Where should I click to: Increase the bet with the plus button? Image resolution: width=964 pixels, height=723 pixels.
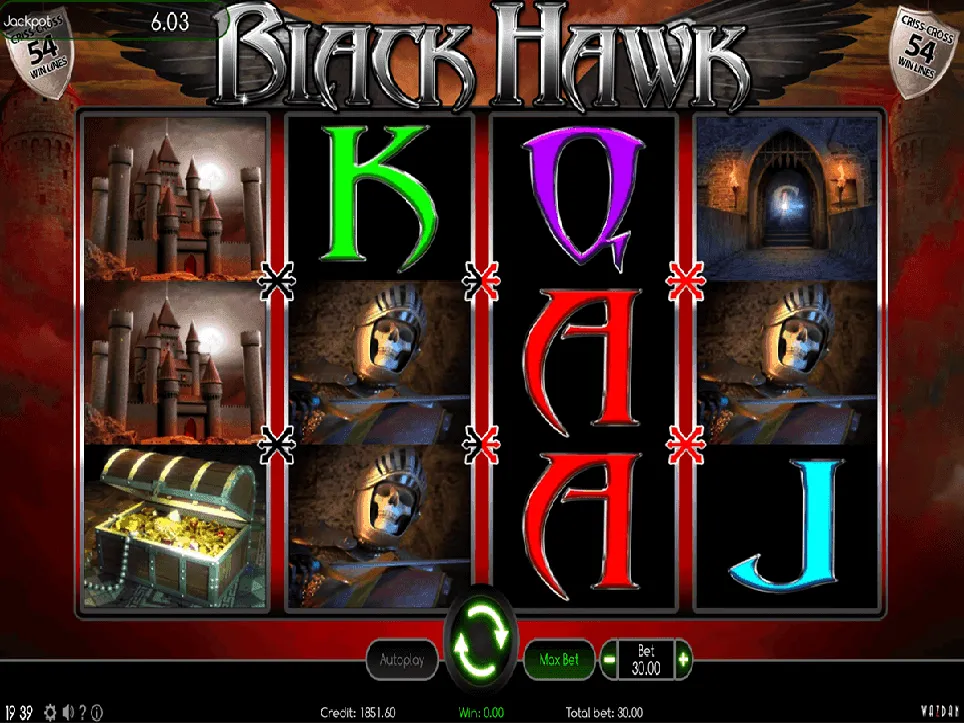tap(683, 659)
